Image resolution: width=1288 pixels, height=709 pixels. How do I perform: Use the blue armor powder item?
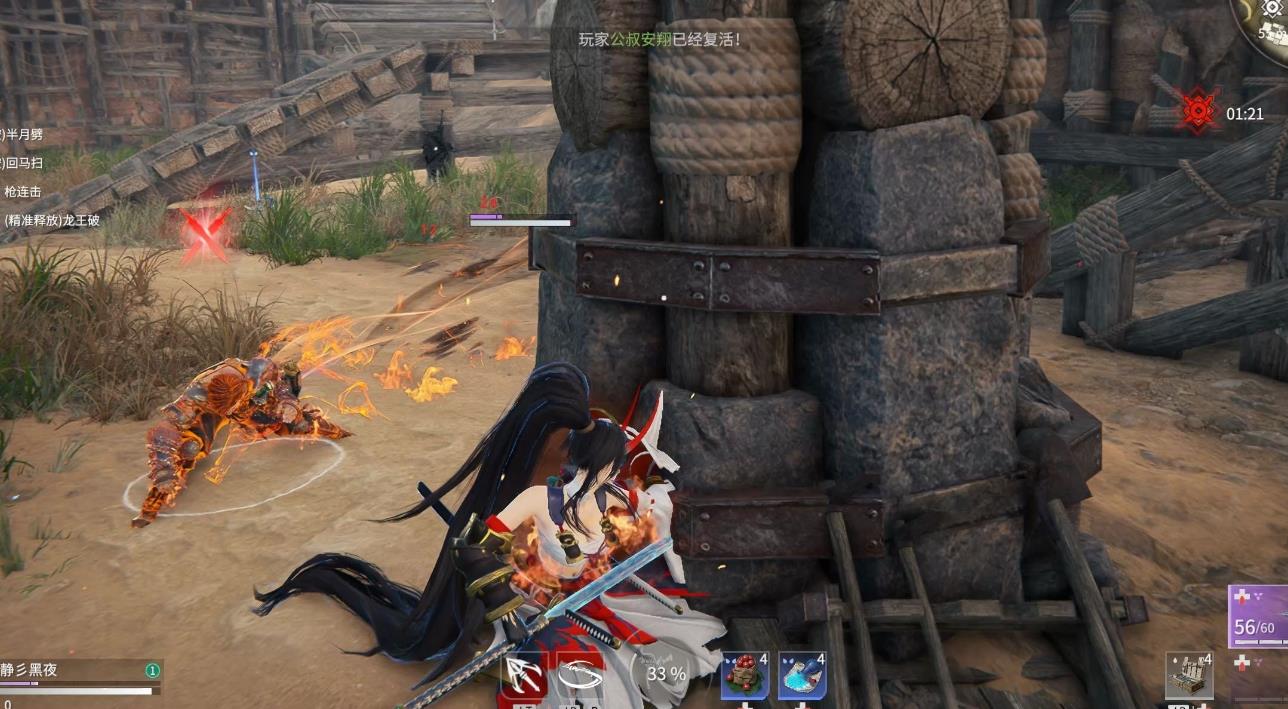[802, 675]
